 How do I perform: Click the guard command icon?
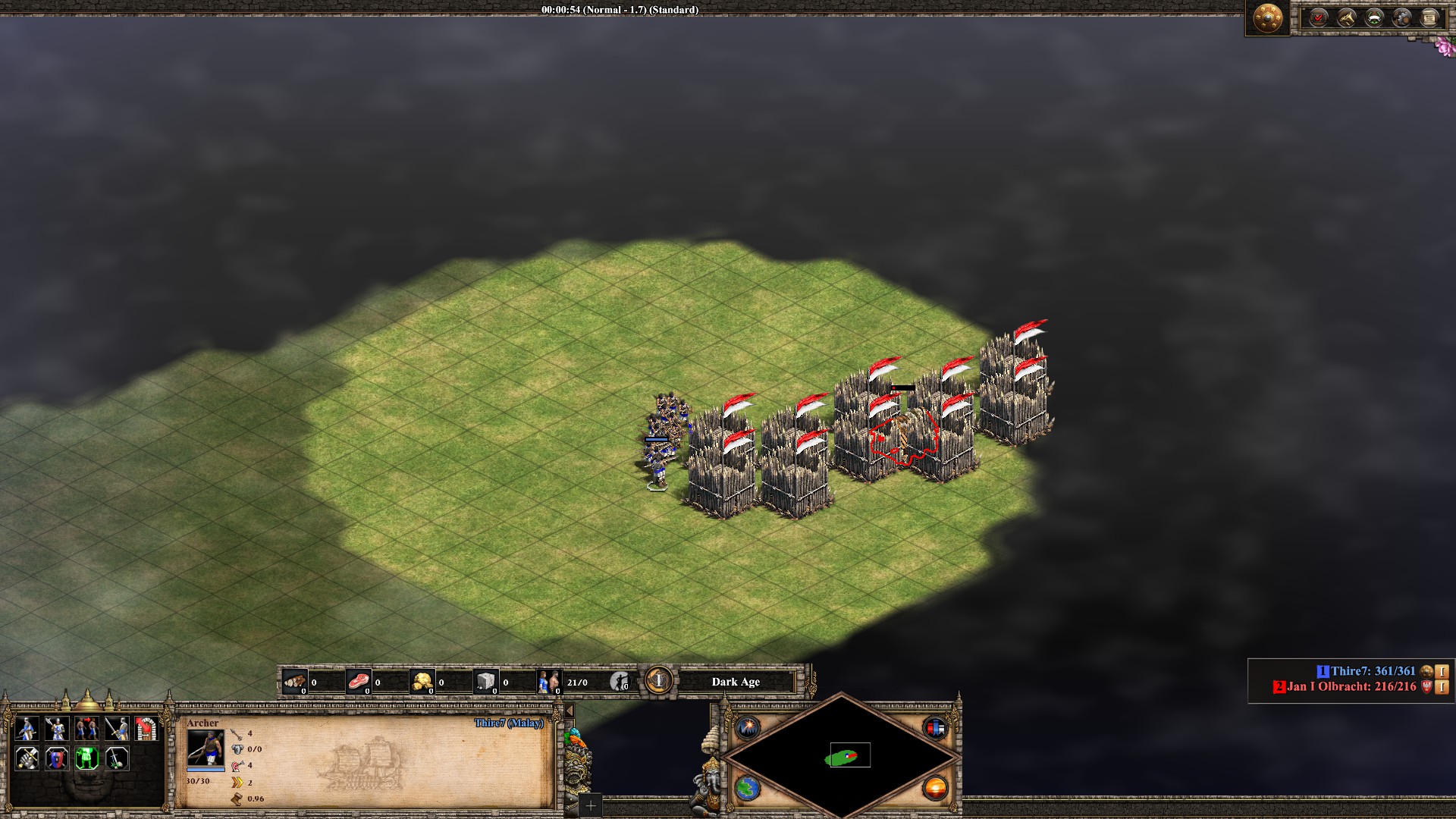(x=57, y=729)
